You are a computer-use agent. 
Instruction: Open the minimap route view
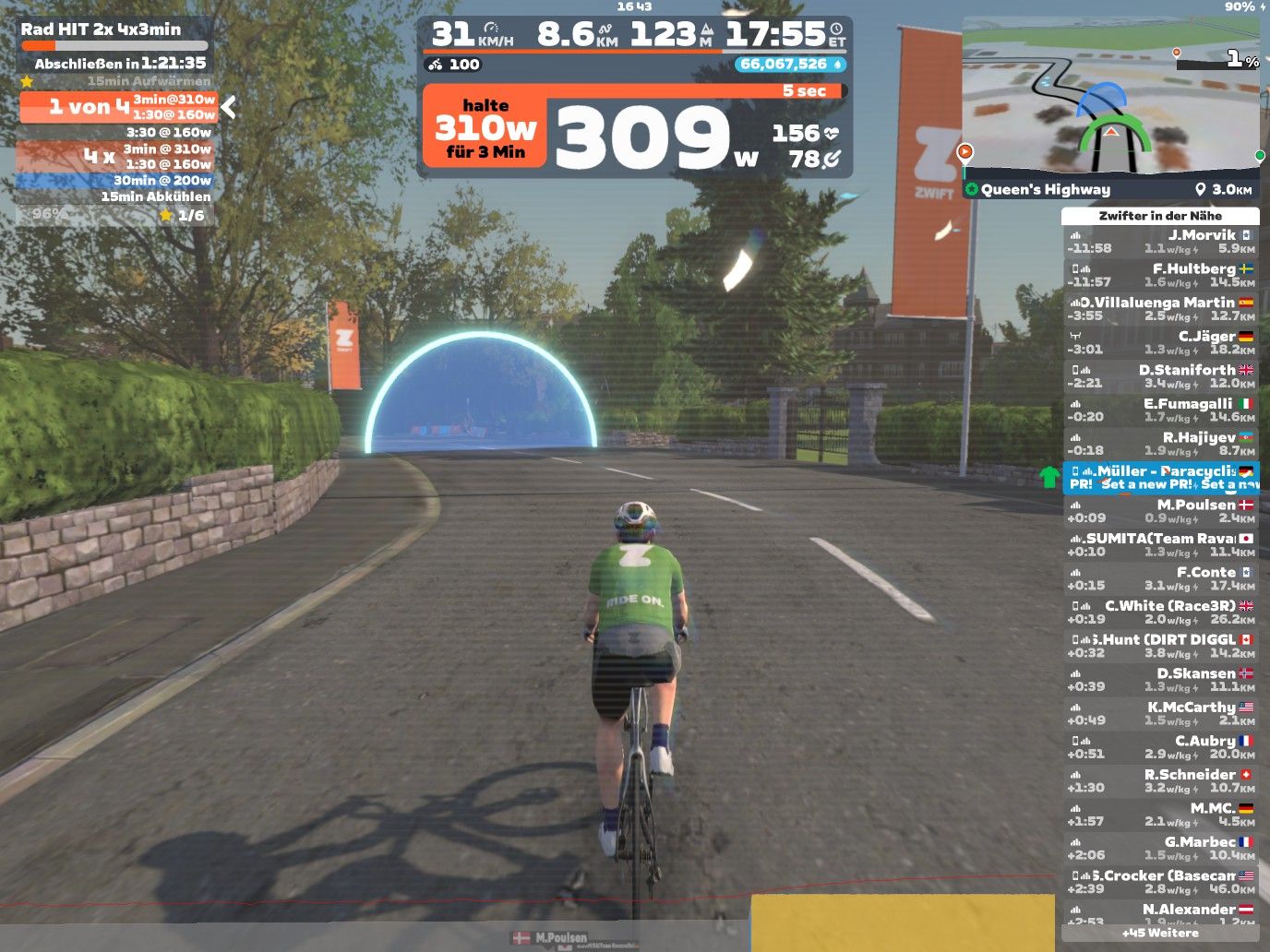point(1110,97)
